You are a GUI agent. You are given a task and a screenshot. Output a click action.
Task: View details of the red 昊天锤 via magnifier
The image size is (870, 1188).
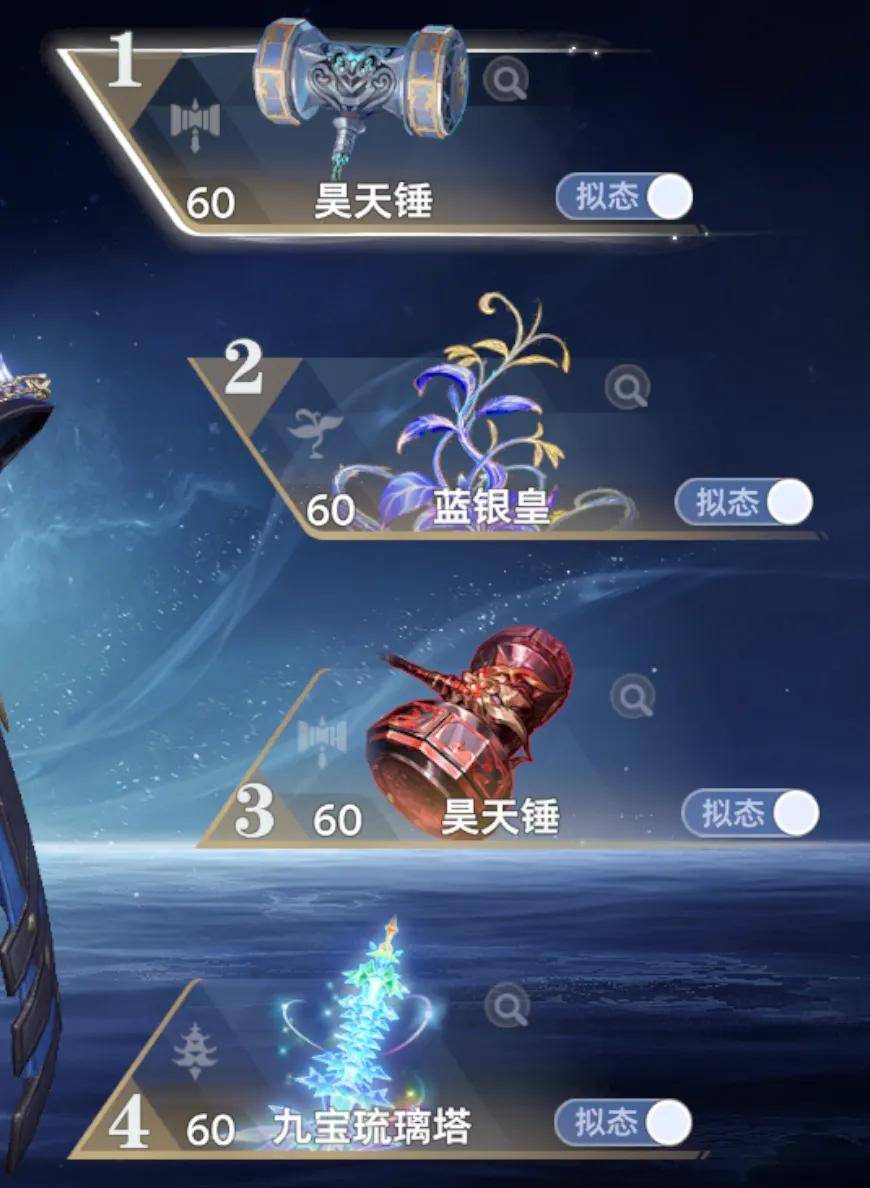[632, 695]
